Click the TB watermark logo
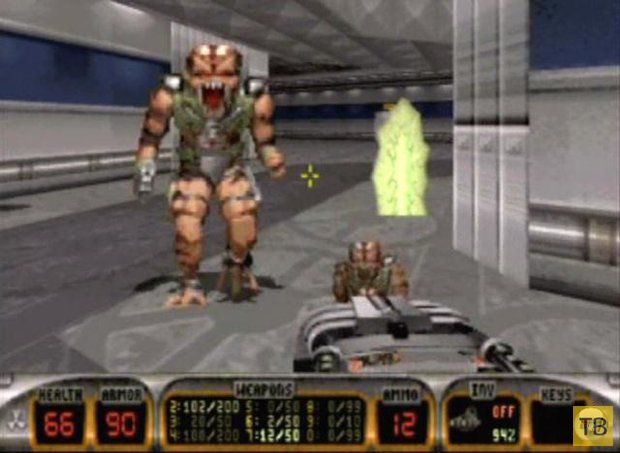This screenshot has width=620, height=453. (593, 425)
